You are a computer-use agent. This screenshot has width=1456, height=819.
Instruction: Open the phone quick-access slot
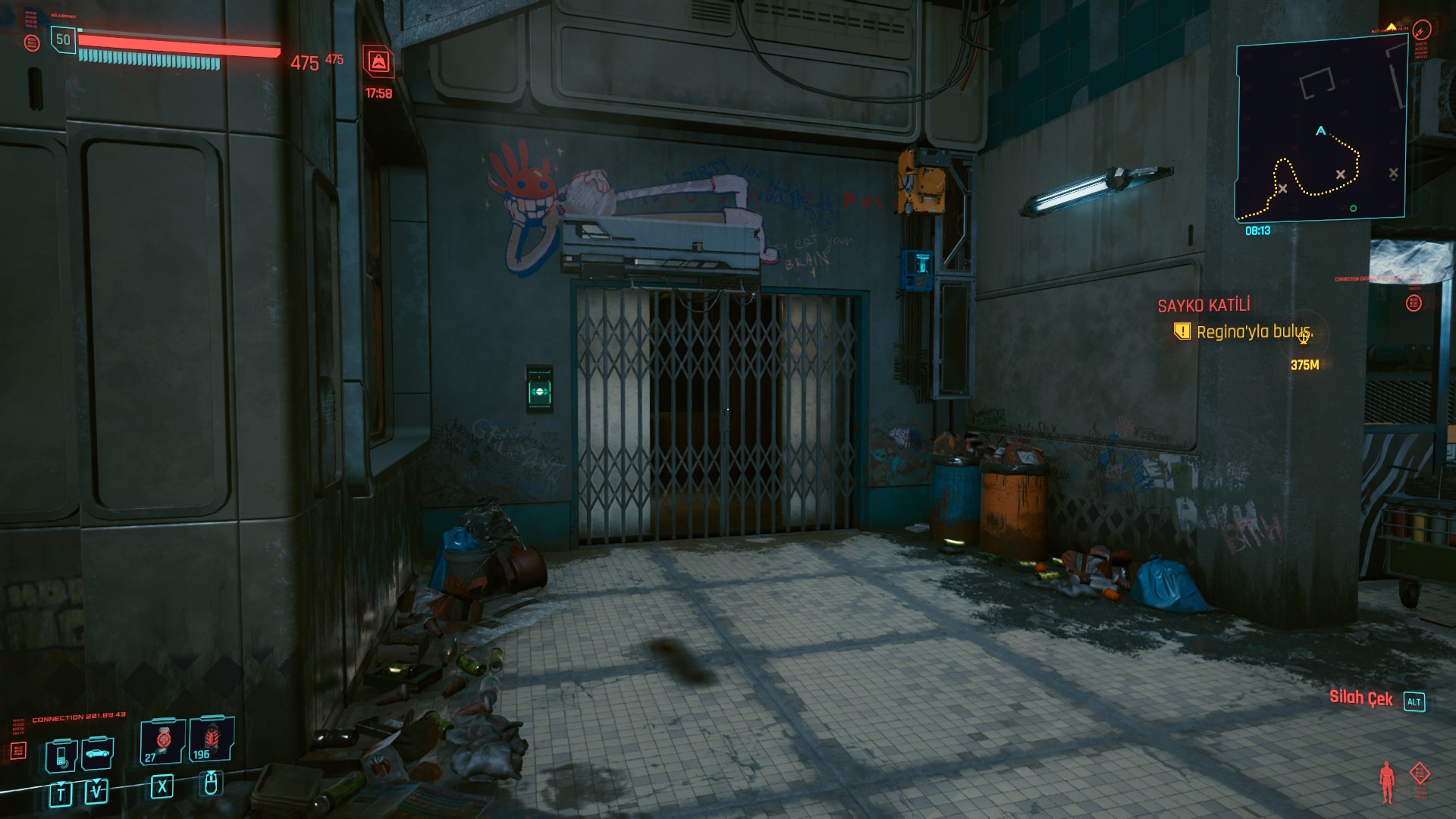click(x=61, y=755)
